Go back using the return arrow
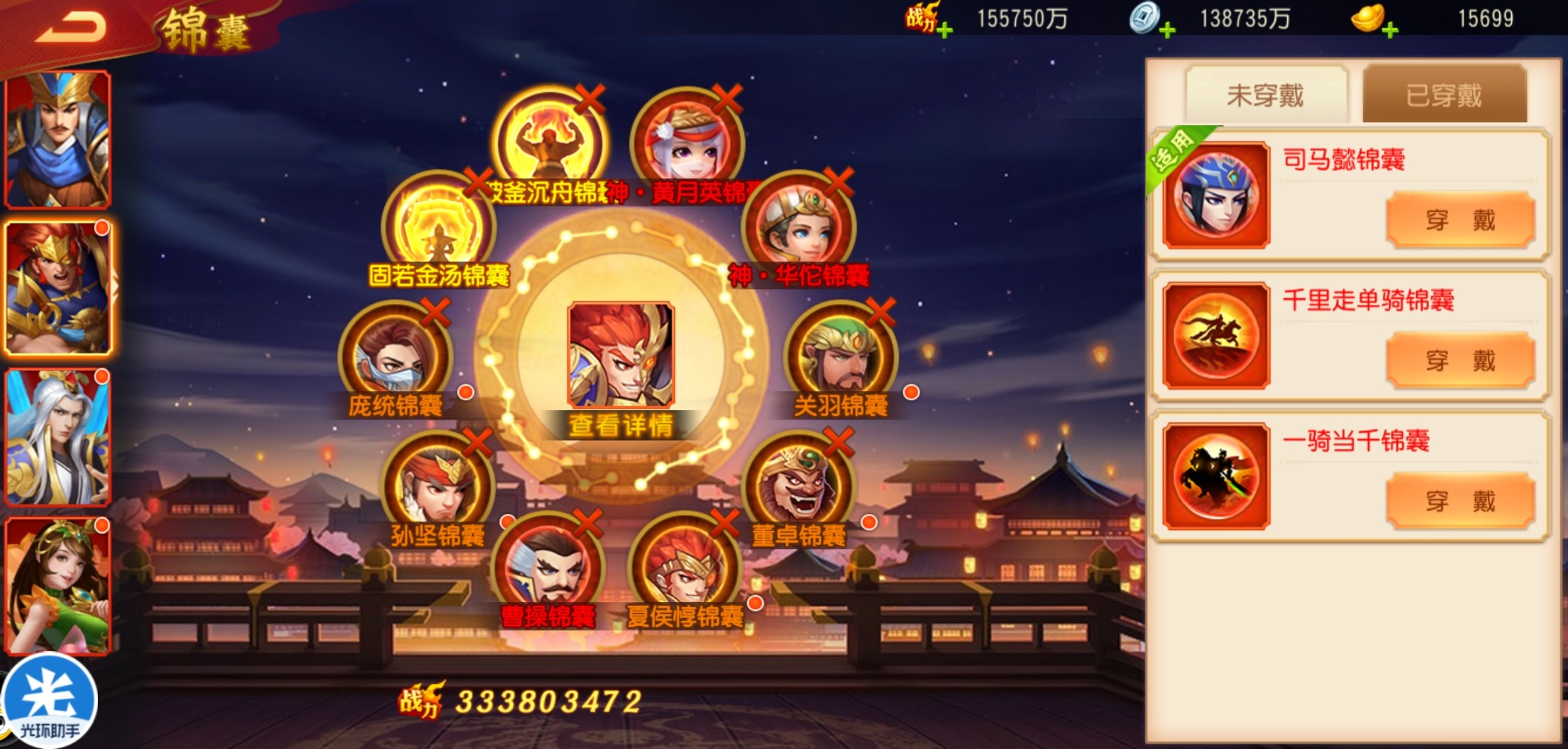Viewport: 1568px width, 749px height. 71,28
